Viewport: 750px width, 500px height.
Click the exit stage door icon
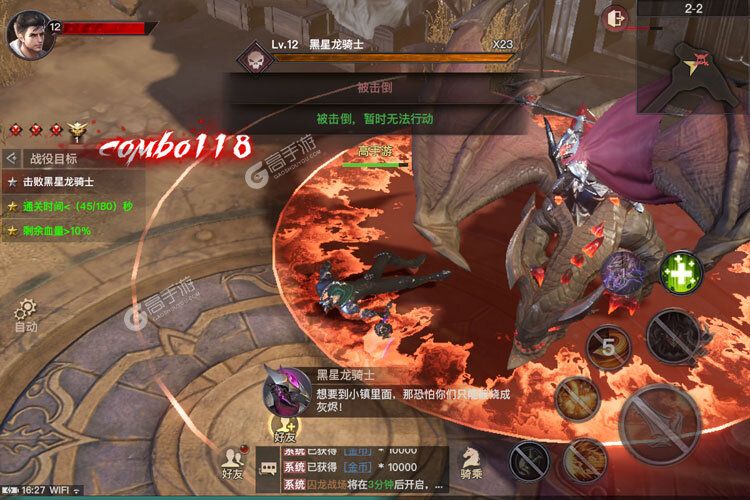(615, 19)
